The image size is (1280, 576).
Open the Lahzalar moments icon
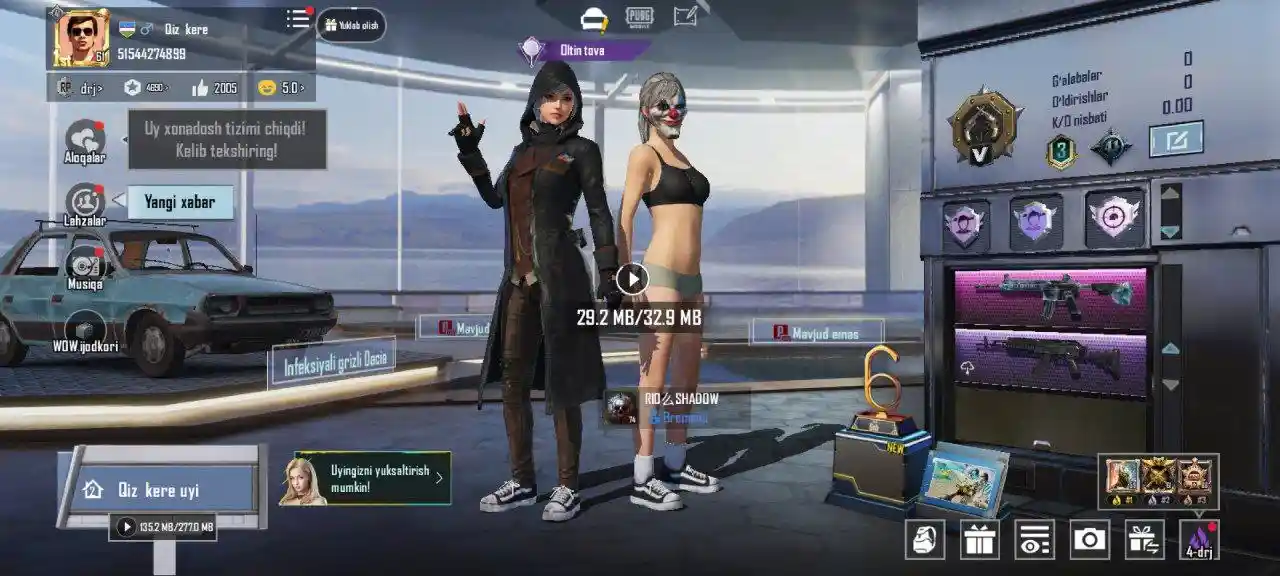[x=85, y=203]
